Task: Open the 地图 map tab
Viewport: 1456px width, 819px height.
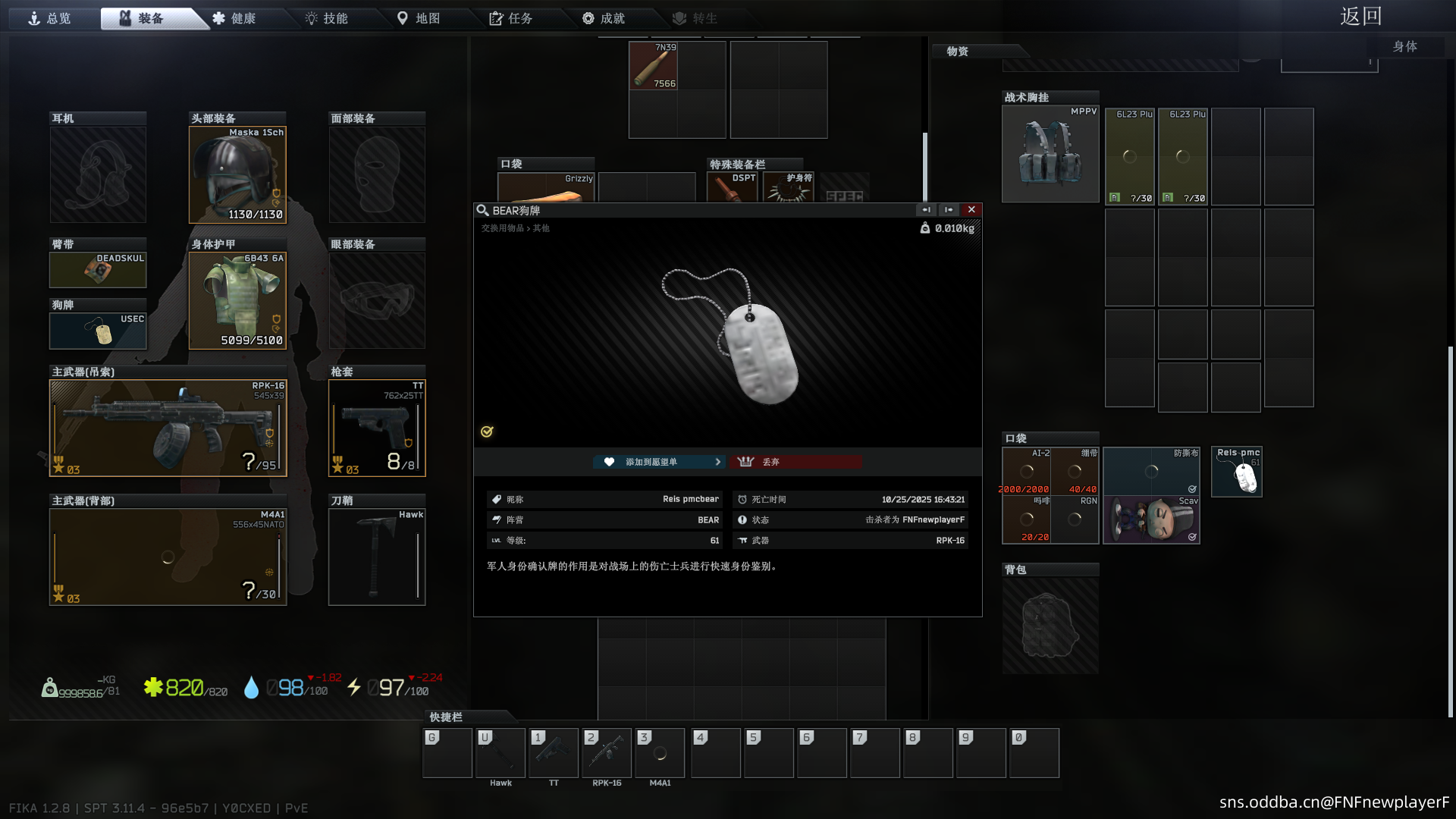Action: click(419, 18)
